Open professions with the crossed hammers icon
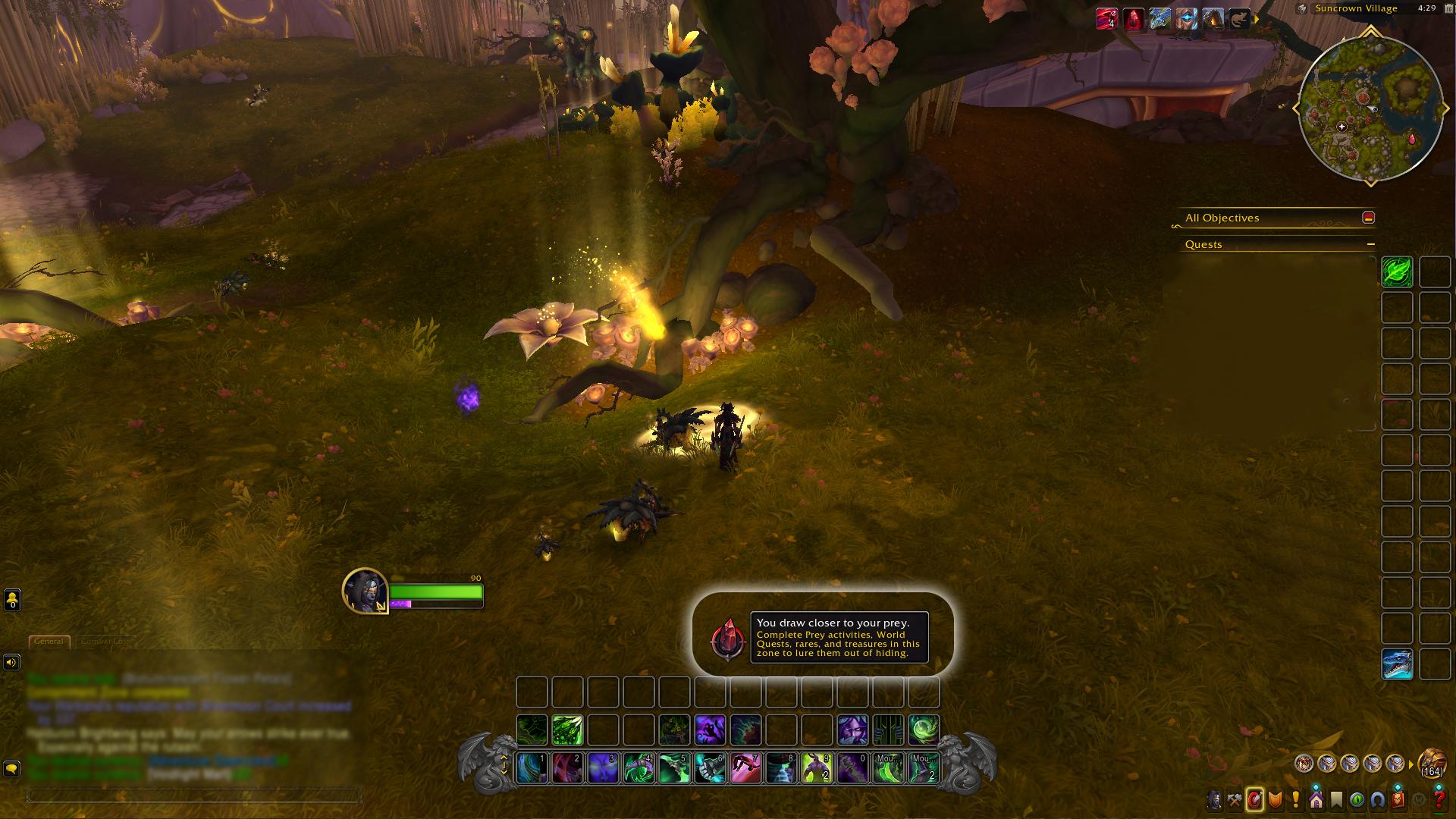 click(1235, 799)
